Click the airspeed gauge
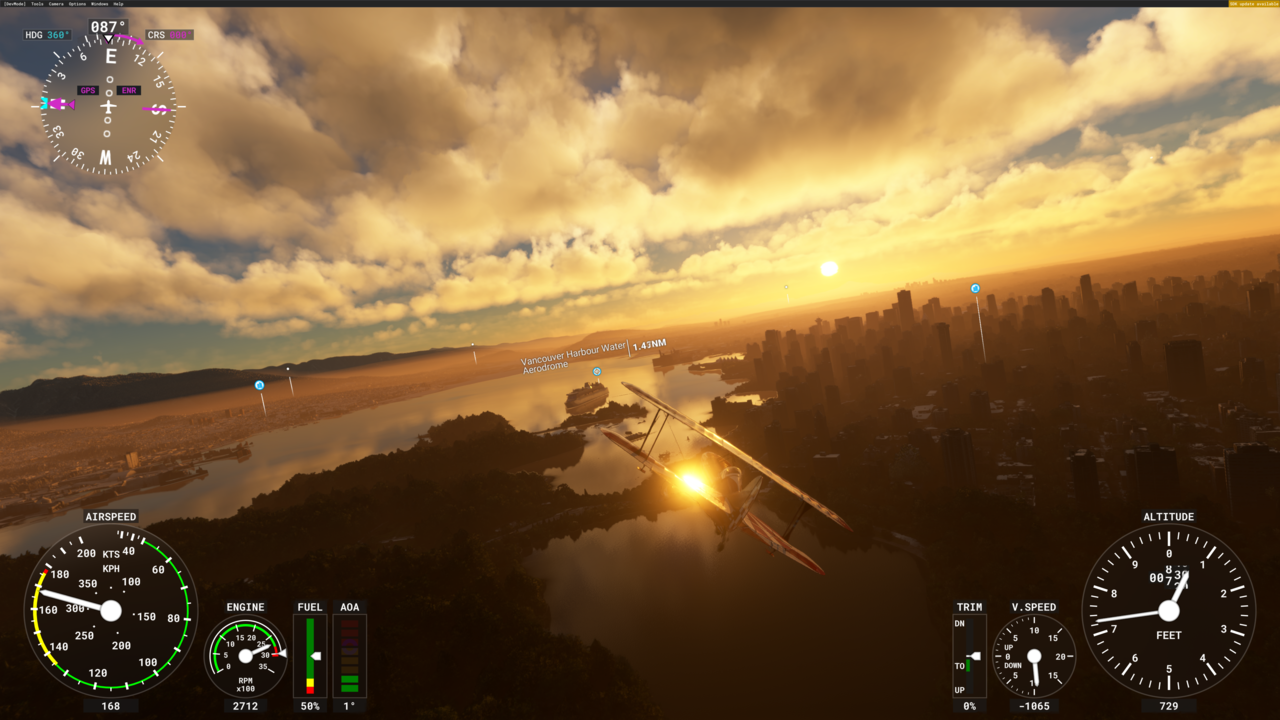The height and width of the screenshot is (720, 1280). click(x=110, y=610)
